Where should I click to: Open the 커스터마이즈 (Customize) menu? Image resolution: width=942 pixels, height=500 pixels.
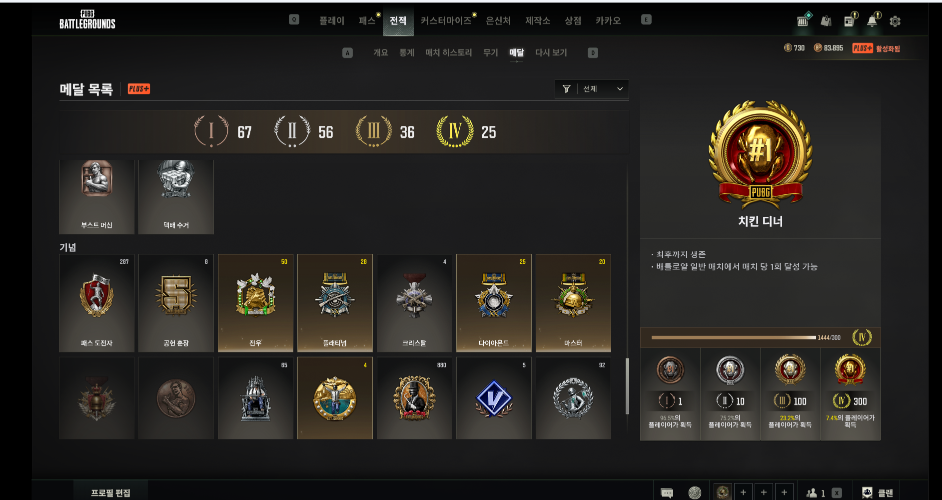coord(445,20)
